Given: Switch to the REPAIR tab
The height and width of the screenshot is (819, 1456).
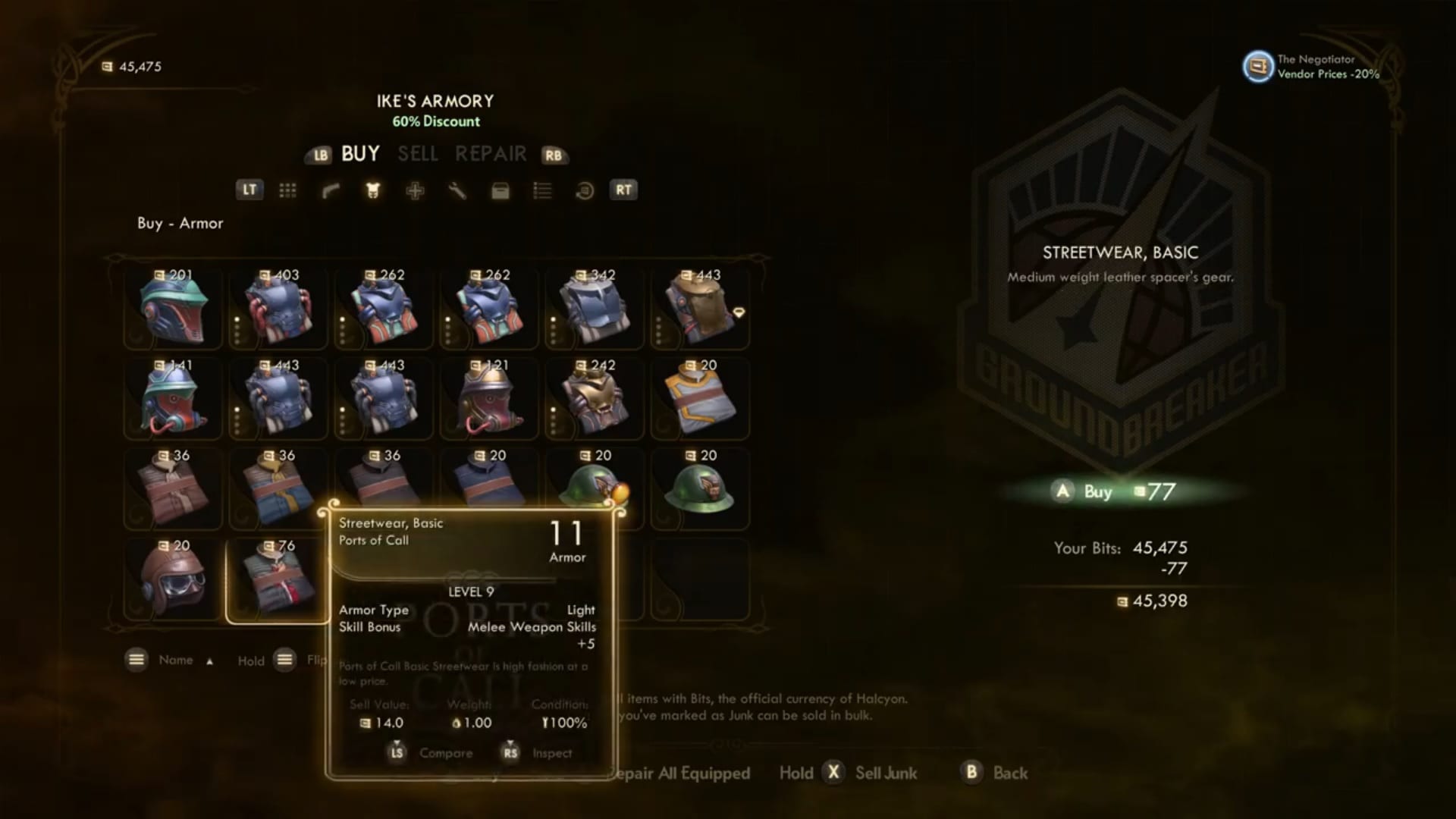Looking at the screenshot, I should pyautogui.click(x=491, y=154).
